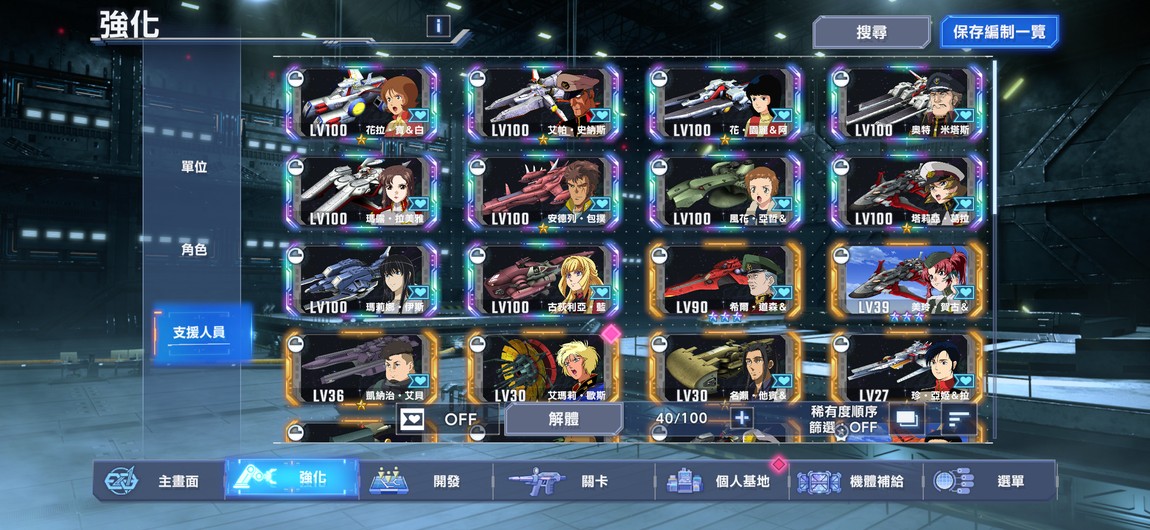Expand capacity with the plus button
The width and height of the screenshot is (1150, 530).
(741, 419)
